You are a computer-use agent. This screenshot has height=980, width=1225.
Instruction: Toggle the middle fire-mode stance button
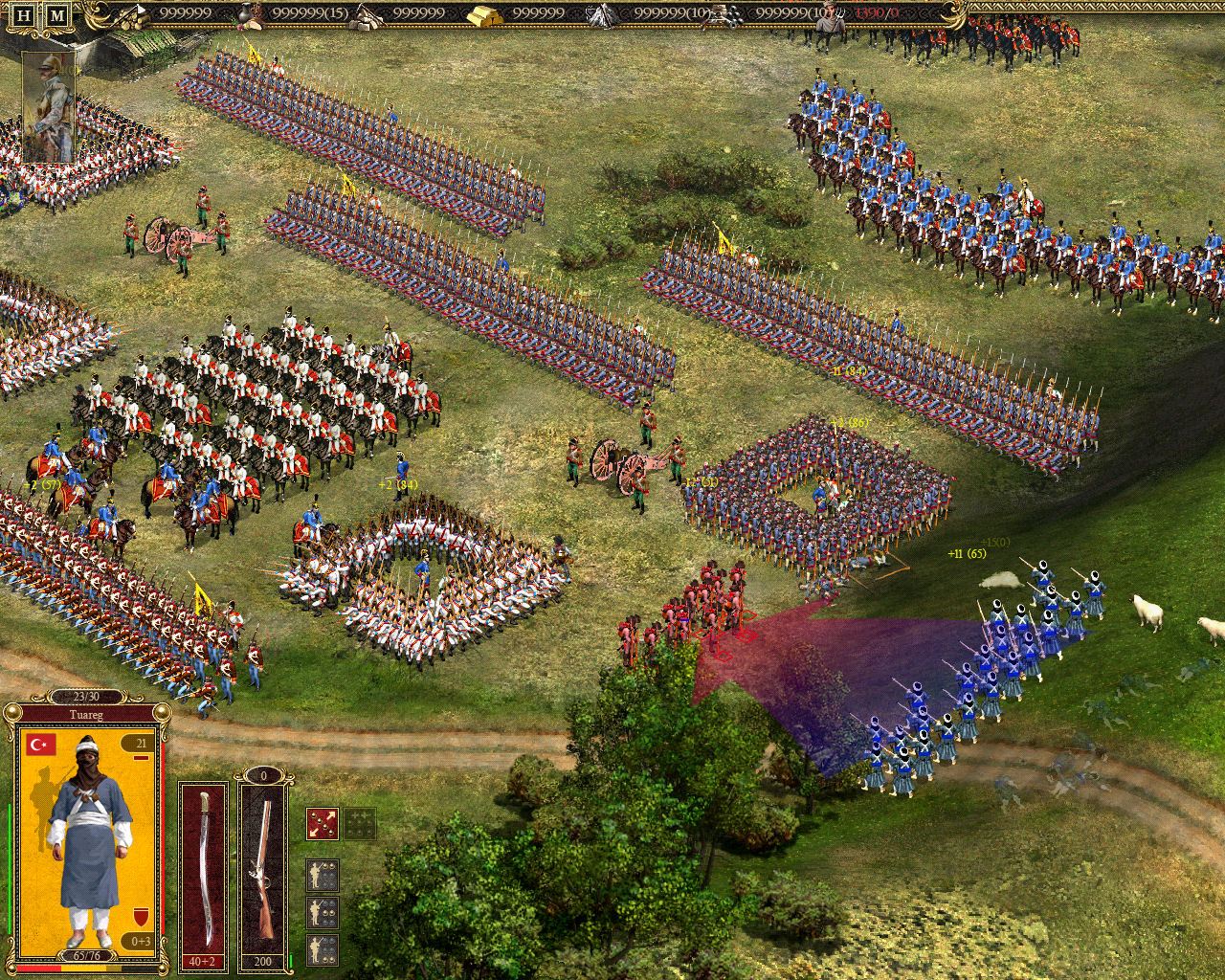[323, 912]
